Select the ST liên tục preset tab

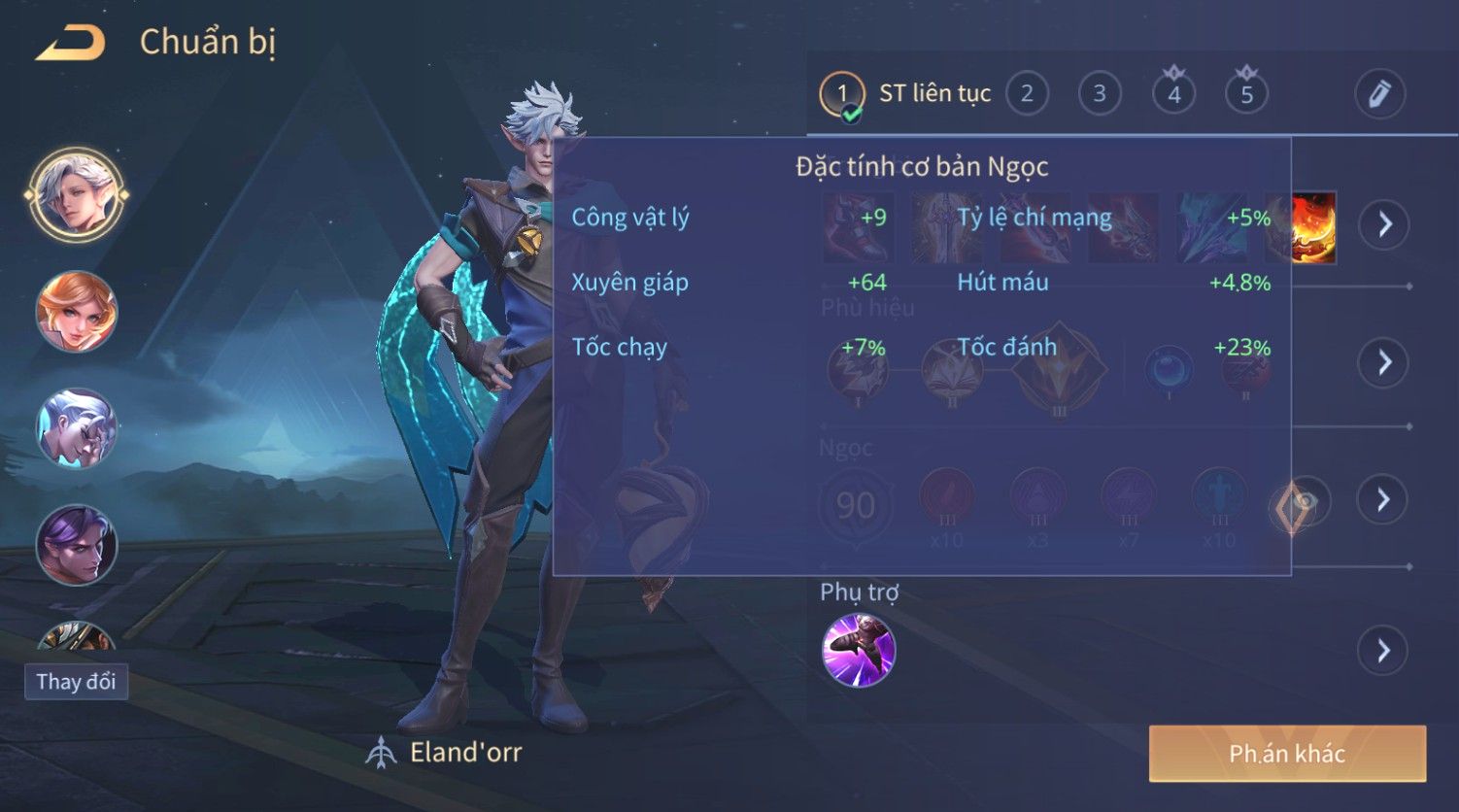[905, 94]
